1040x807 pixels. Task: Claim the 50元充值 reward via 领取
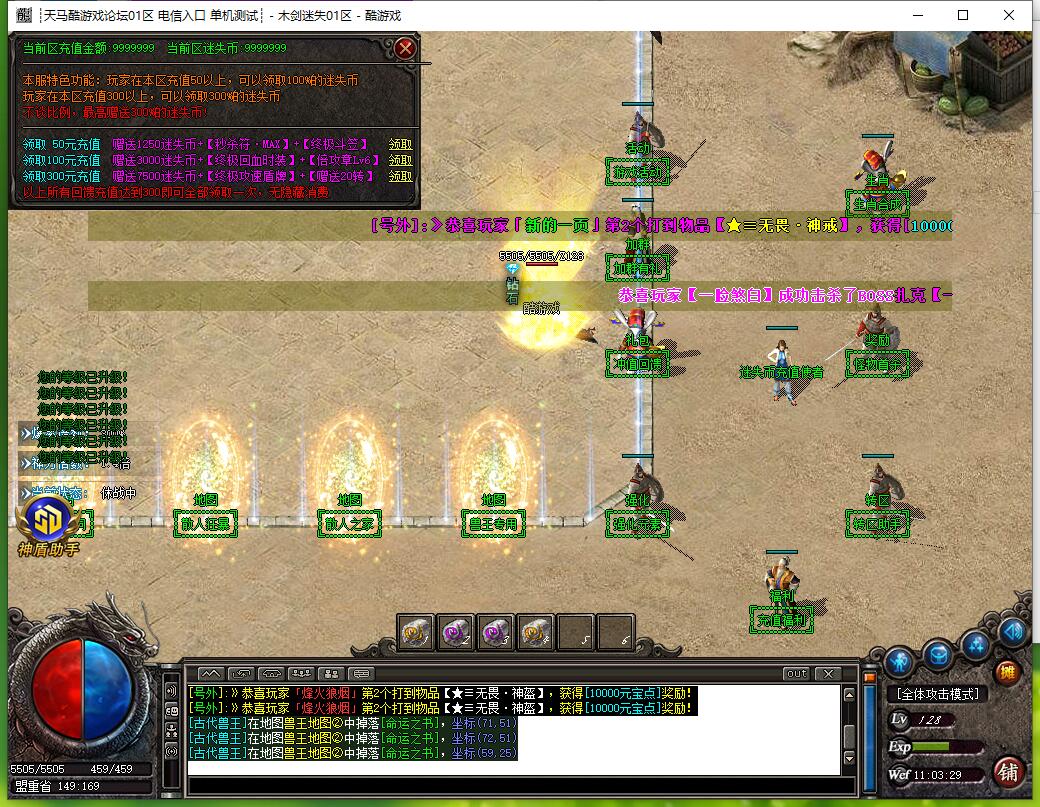coord(400,144)
